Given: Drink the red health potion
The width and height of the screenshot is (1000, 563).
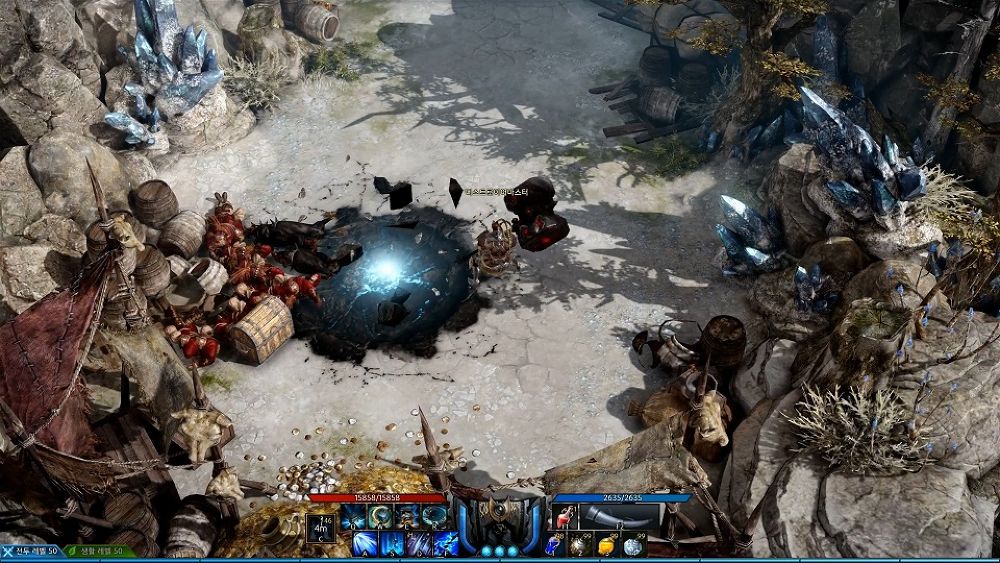Looking at the screenshot, I should pos(565,517).
